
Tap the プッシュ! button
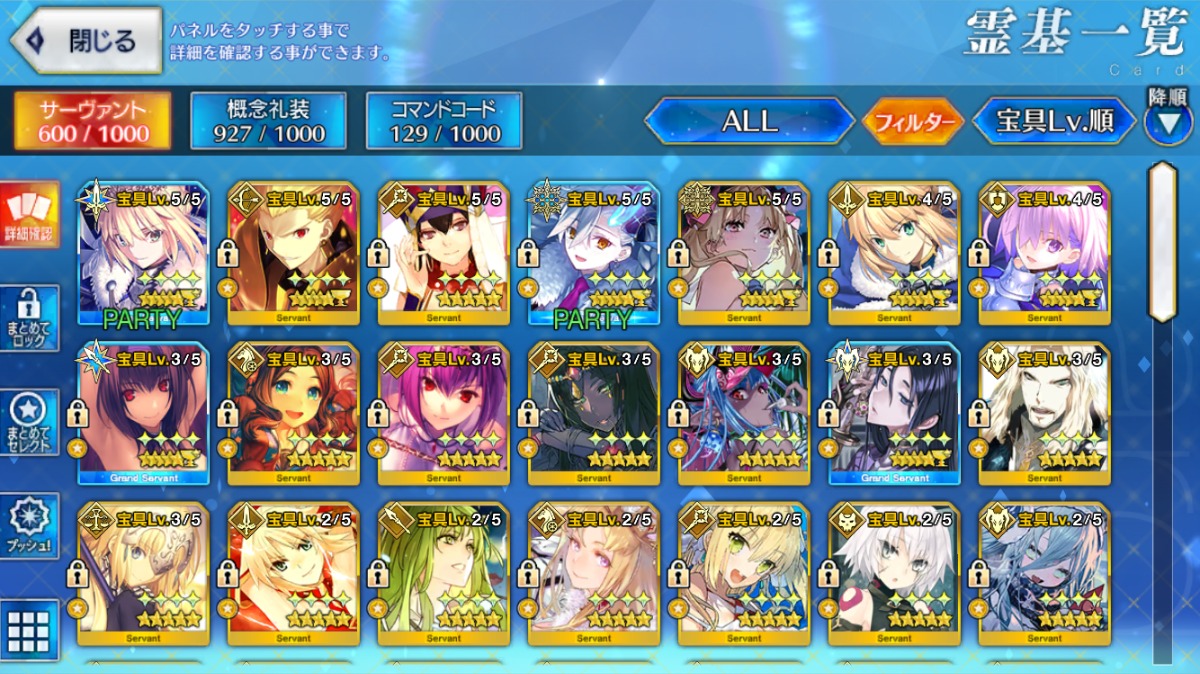[29, 525]
